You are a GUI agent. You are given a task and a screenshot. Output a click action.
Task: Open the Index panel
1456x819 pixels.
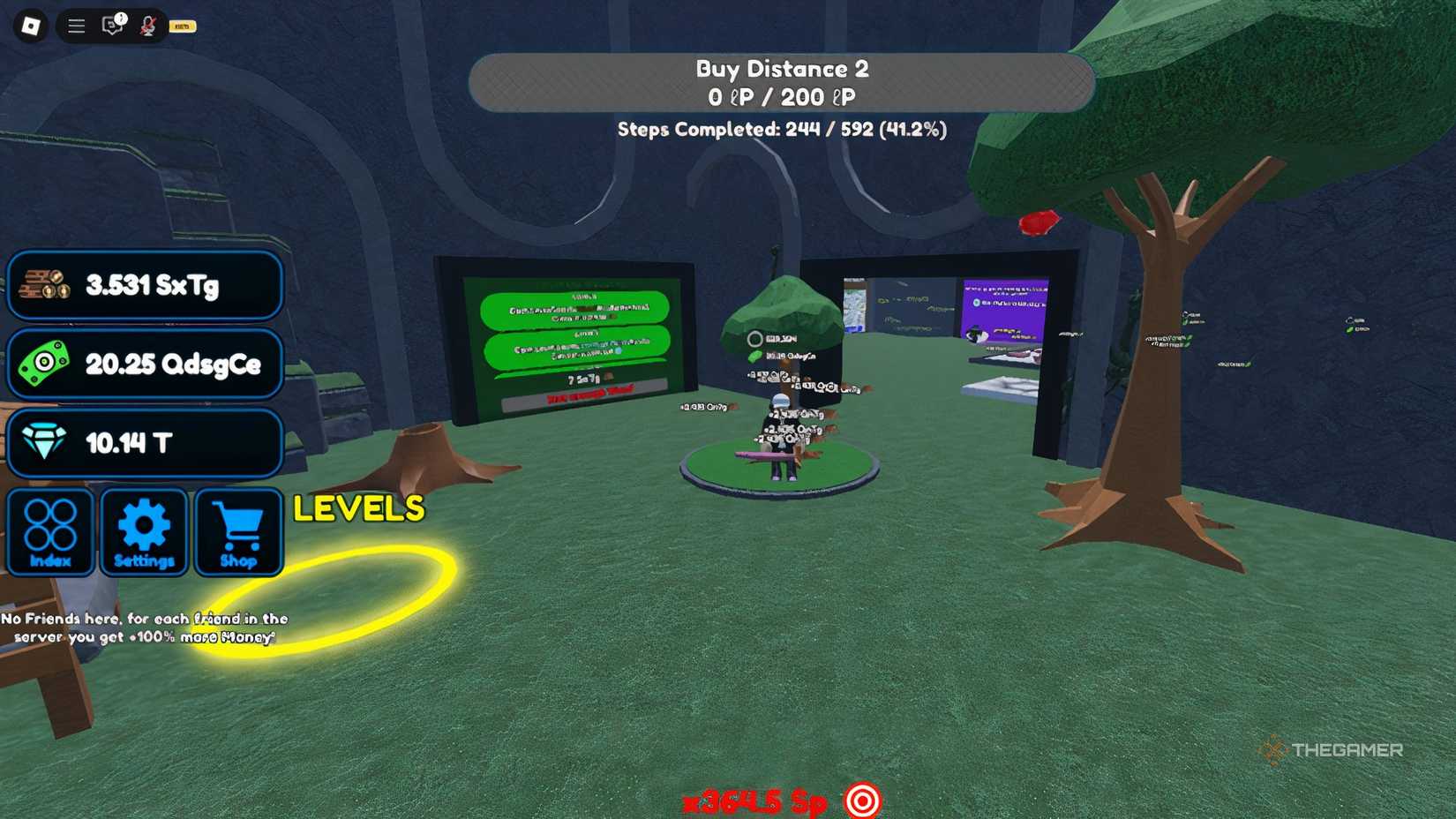pos(50,531)
